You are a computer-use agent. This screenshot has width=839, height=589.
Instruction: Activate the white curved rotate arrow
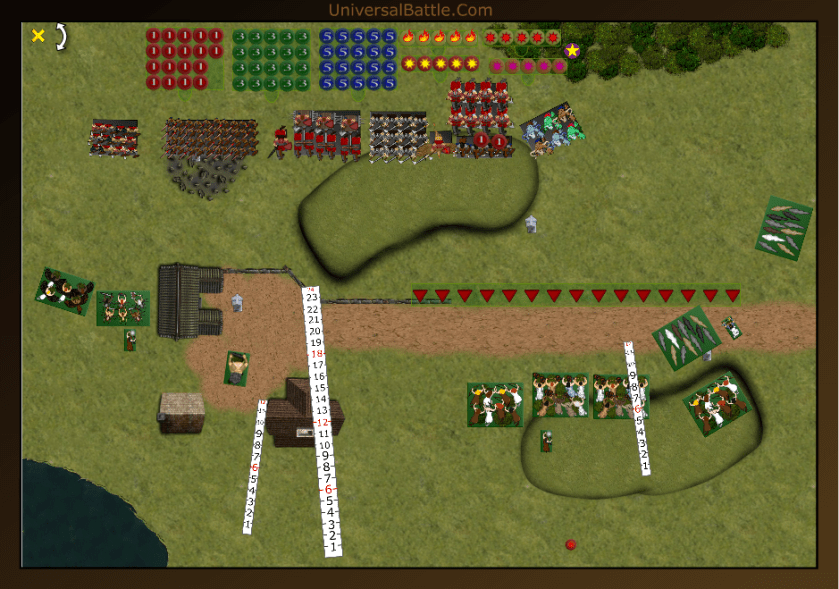(61, 37)
